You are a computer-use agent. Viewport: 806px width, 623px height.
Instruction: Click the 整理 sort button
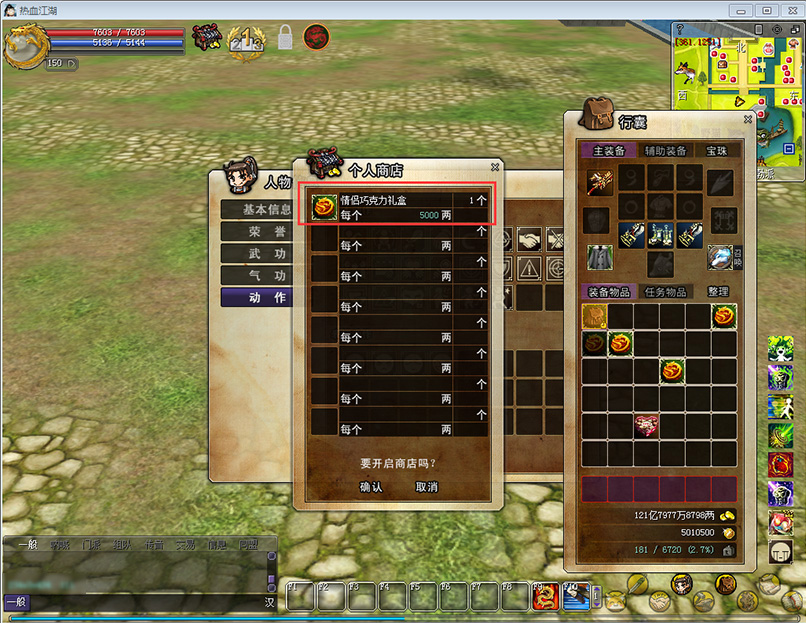[717, 292]
